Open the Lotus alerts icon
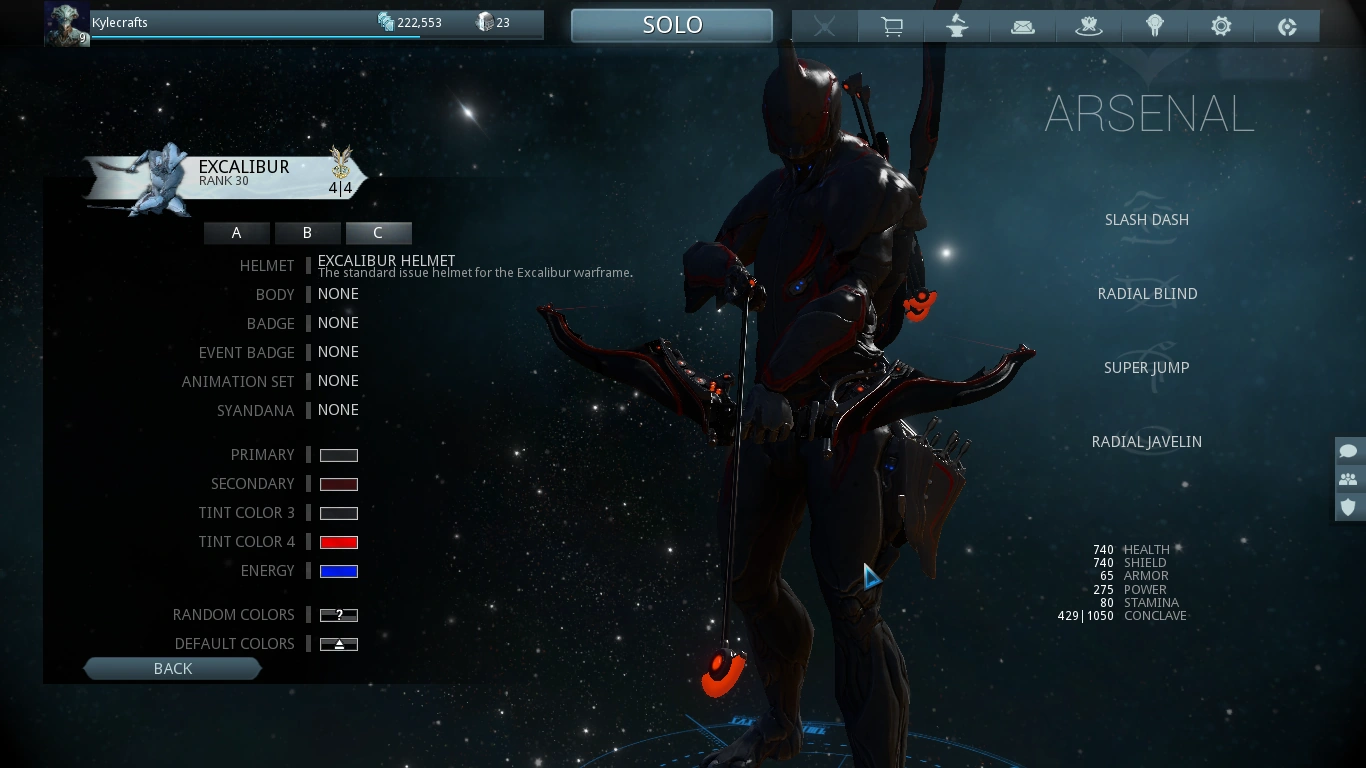The height and width of the screenshot is (768, 1366). 1089,26
